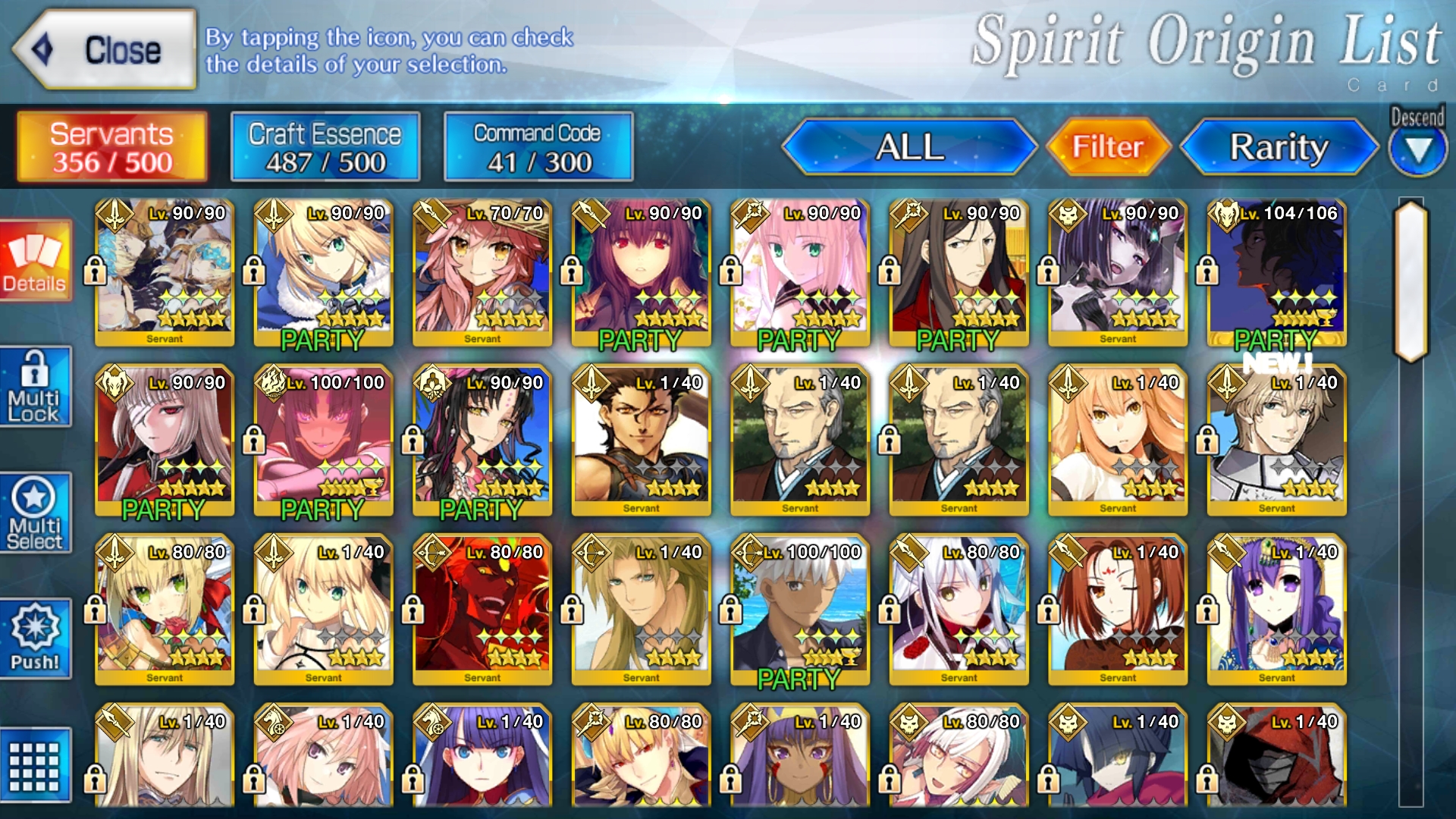Change the grid layout view
The width and height of the screenshot is (1456, 819).
tap(35, 765)
